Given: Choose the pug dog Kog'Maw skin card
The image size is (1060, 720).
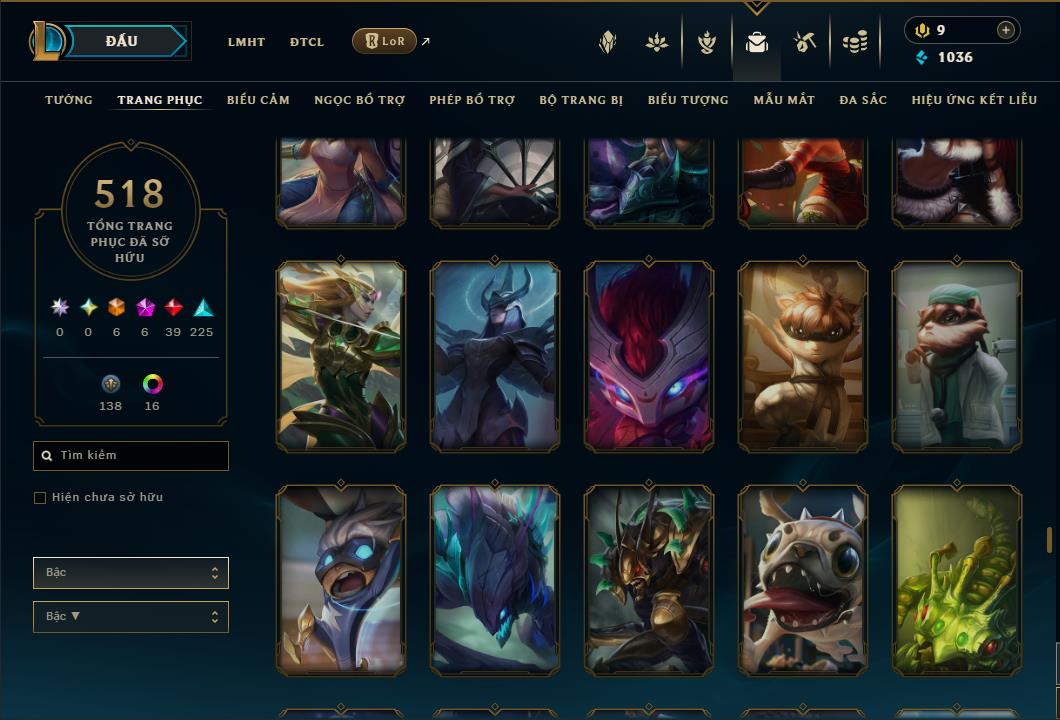Looking at the screenshot, I should (x=803, y=580).
